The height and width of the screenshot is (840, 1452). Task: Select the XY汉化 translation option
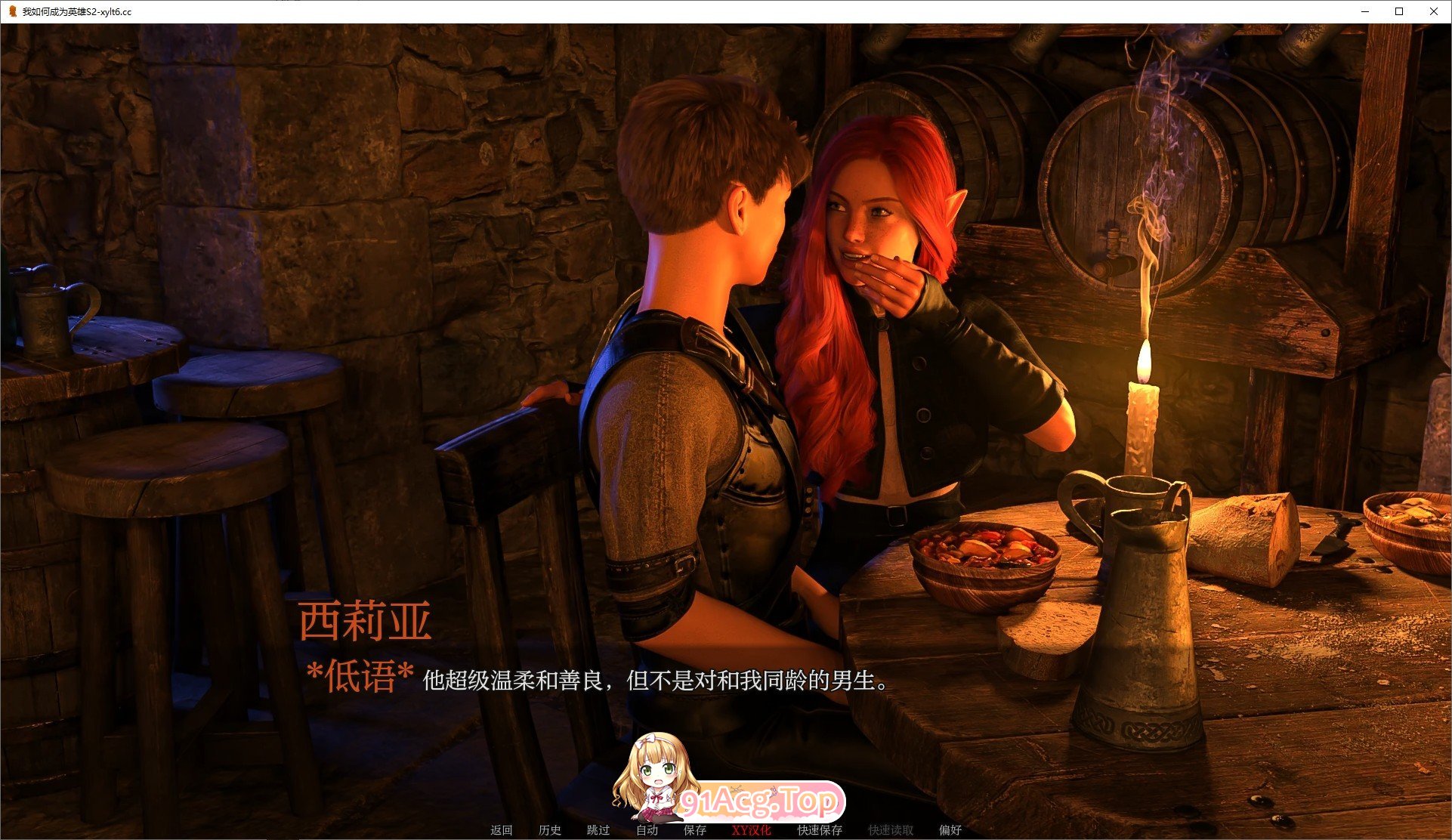750,829
